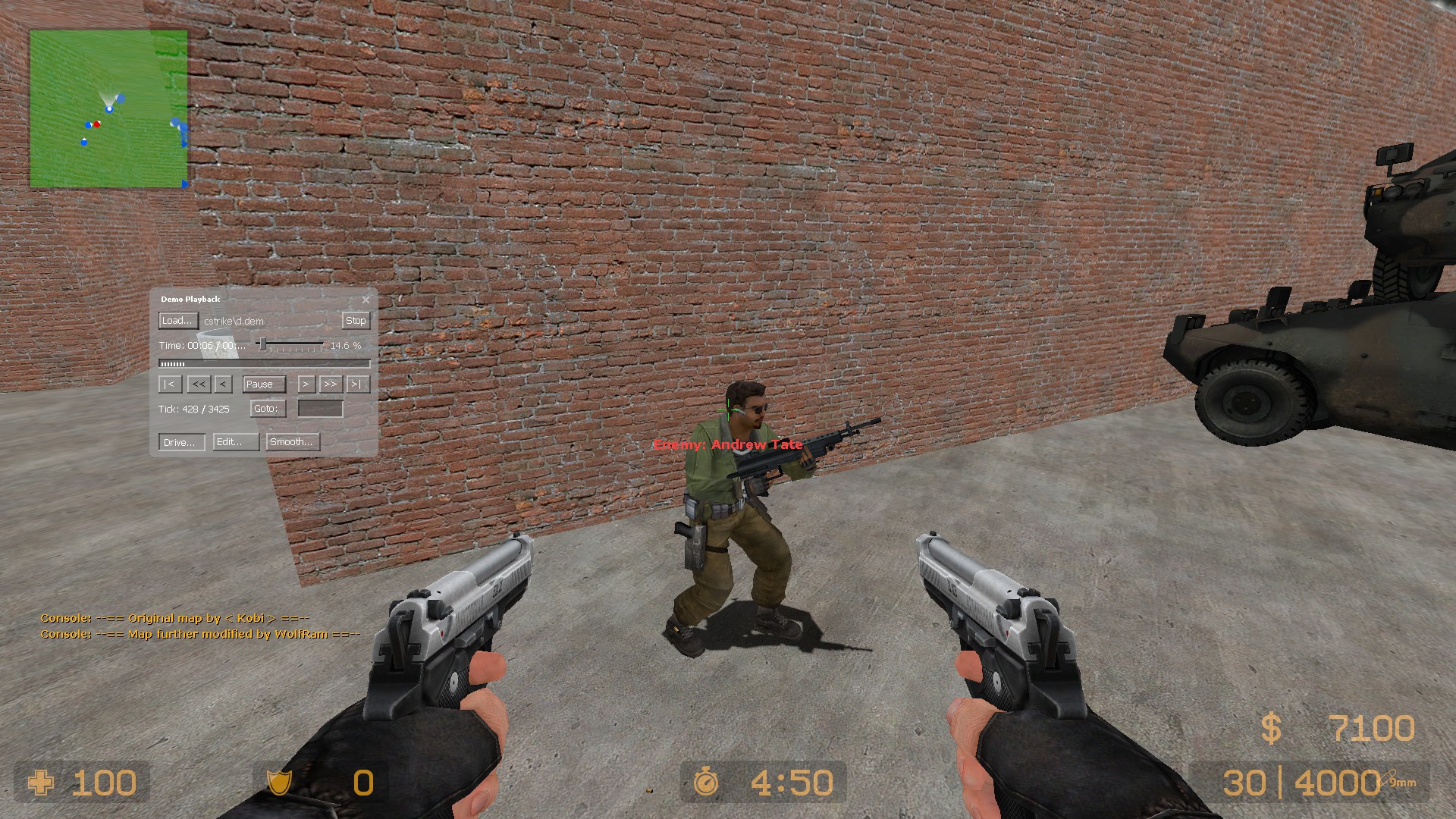1456x819 pixels.
Task: Open the Smooth... demo tool
Action: 292,442
